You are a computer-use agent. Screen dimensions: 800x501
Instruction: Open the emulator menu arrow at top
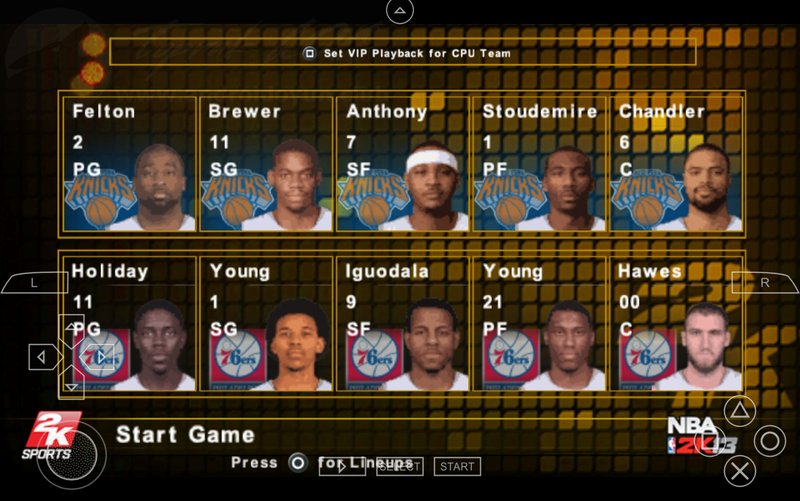pos(400,11)
